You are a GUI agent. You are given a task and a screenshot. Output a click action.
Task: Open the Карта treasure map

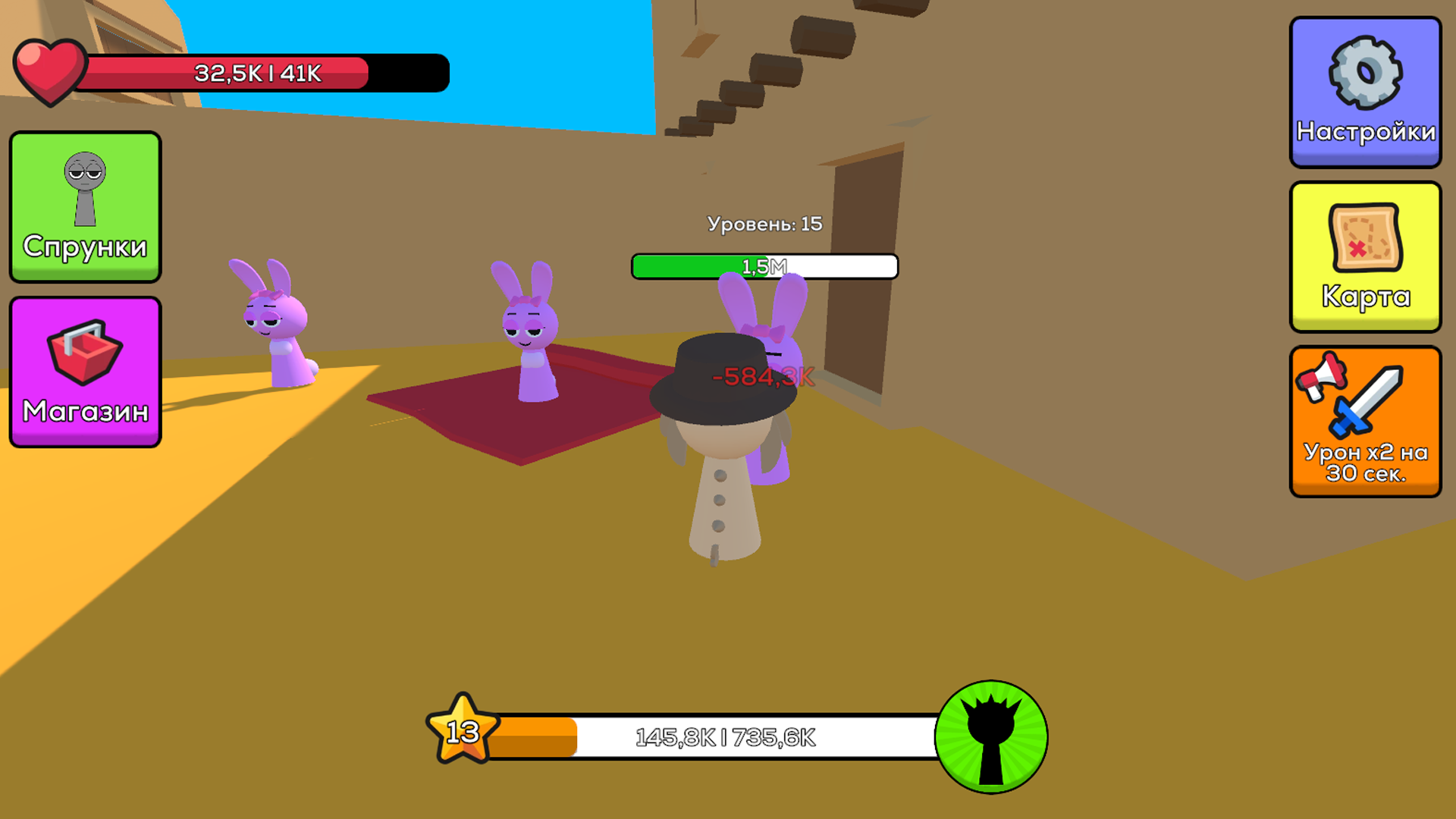coord(1364,256)
